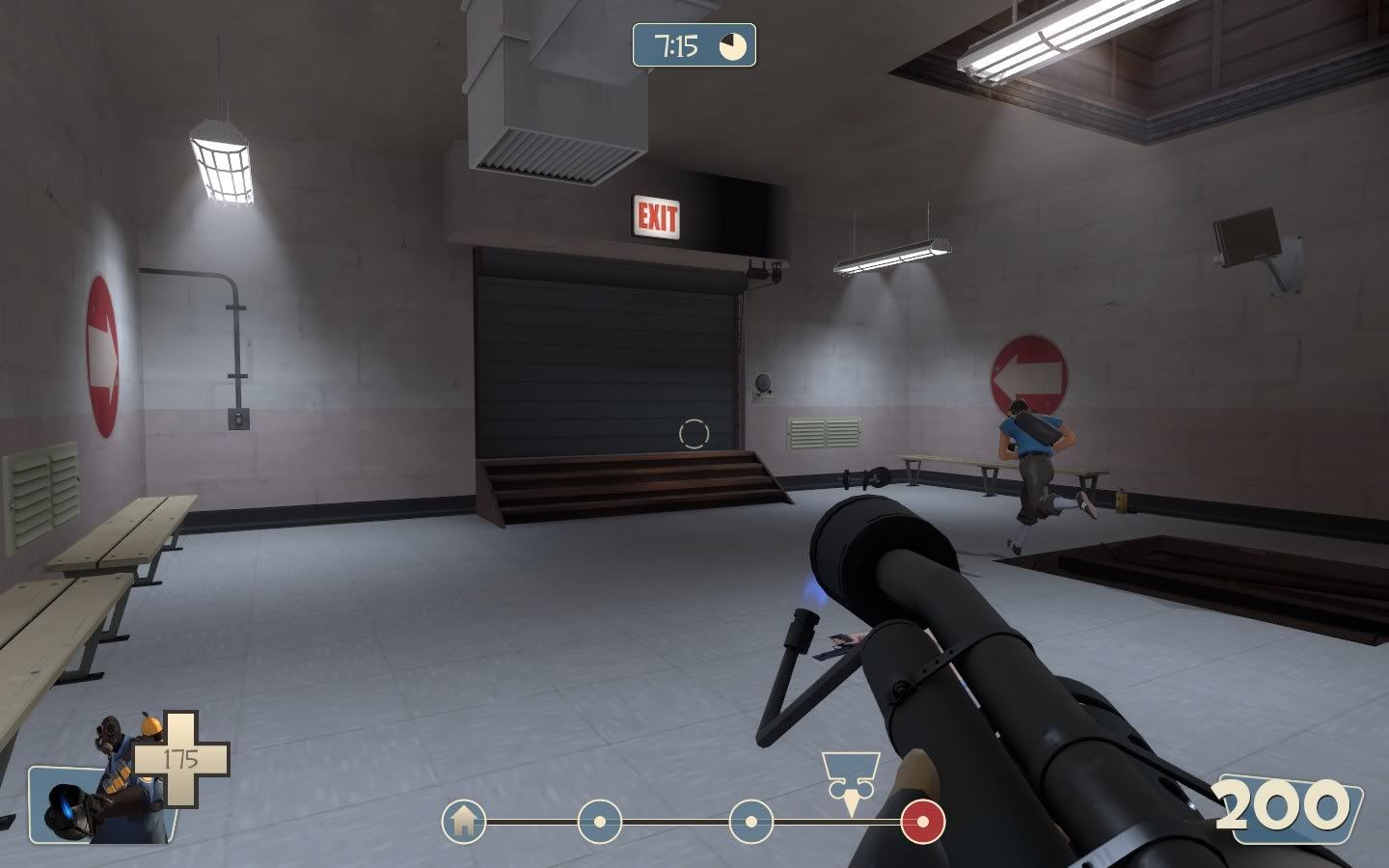The image size is (1389, 868).
Task: Click the red arrow sign on the right wall
Action: [x=1028, y=367]
